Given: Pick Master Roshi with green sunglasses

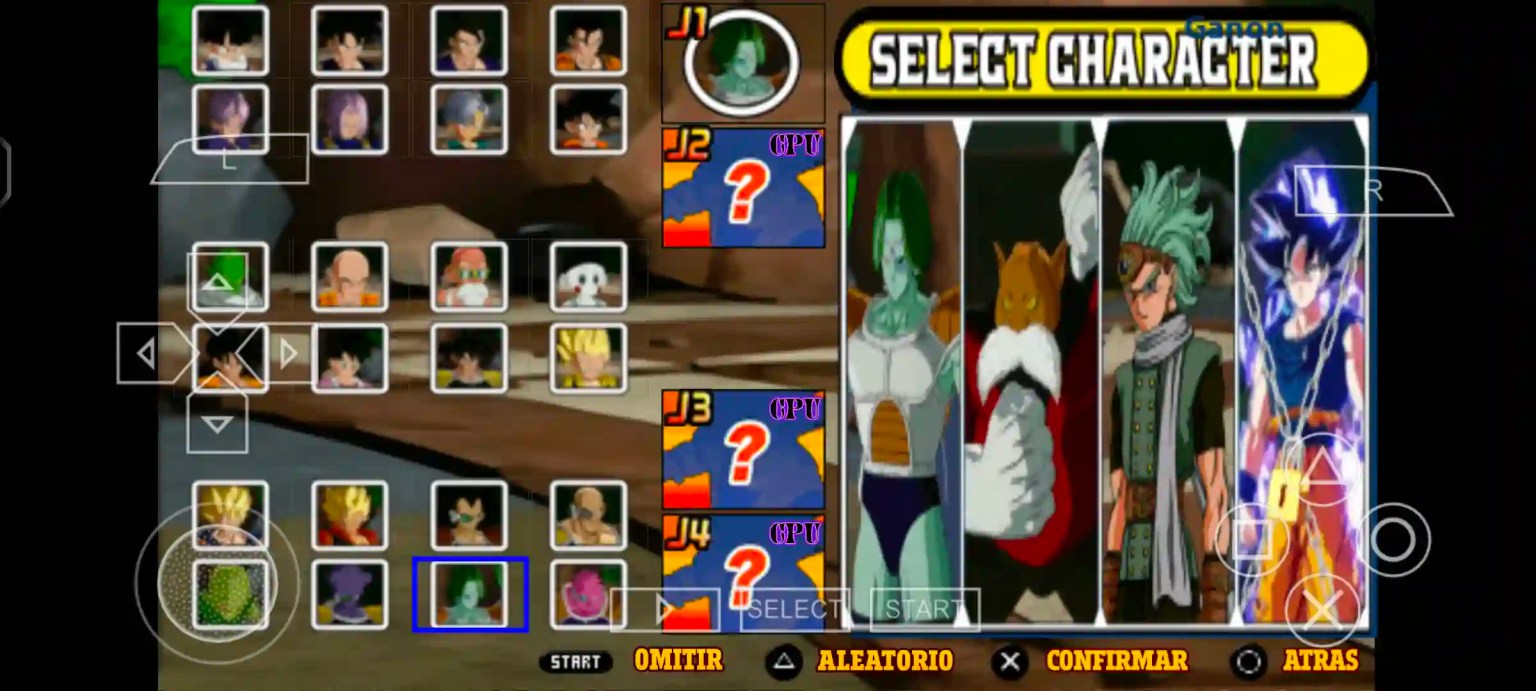Looking at the screenshot, I should [469, 276].
